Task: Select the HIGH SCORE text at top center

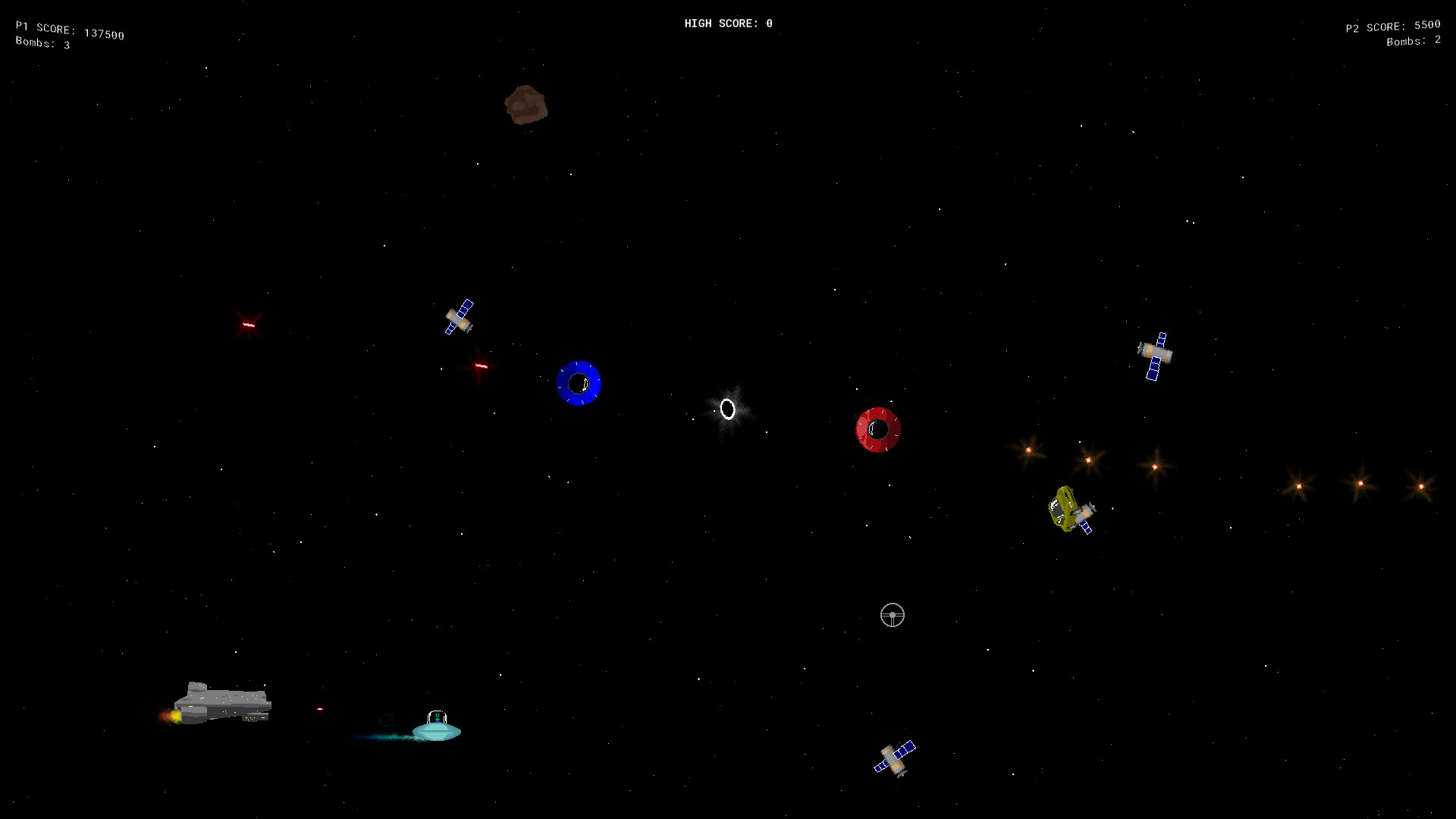Action: pyautogui.click(x=728, y=23)
